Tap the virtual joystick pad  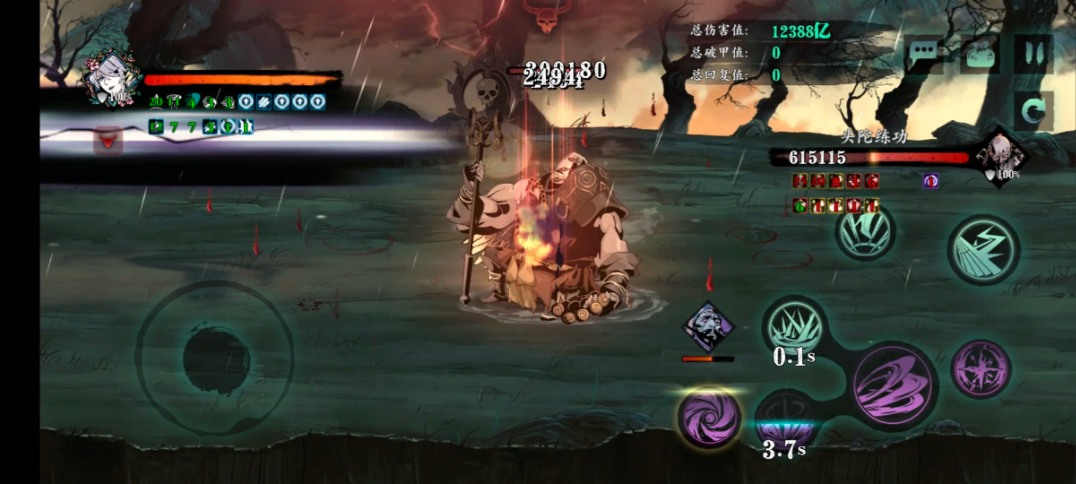(215, 357)
